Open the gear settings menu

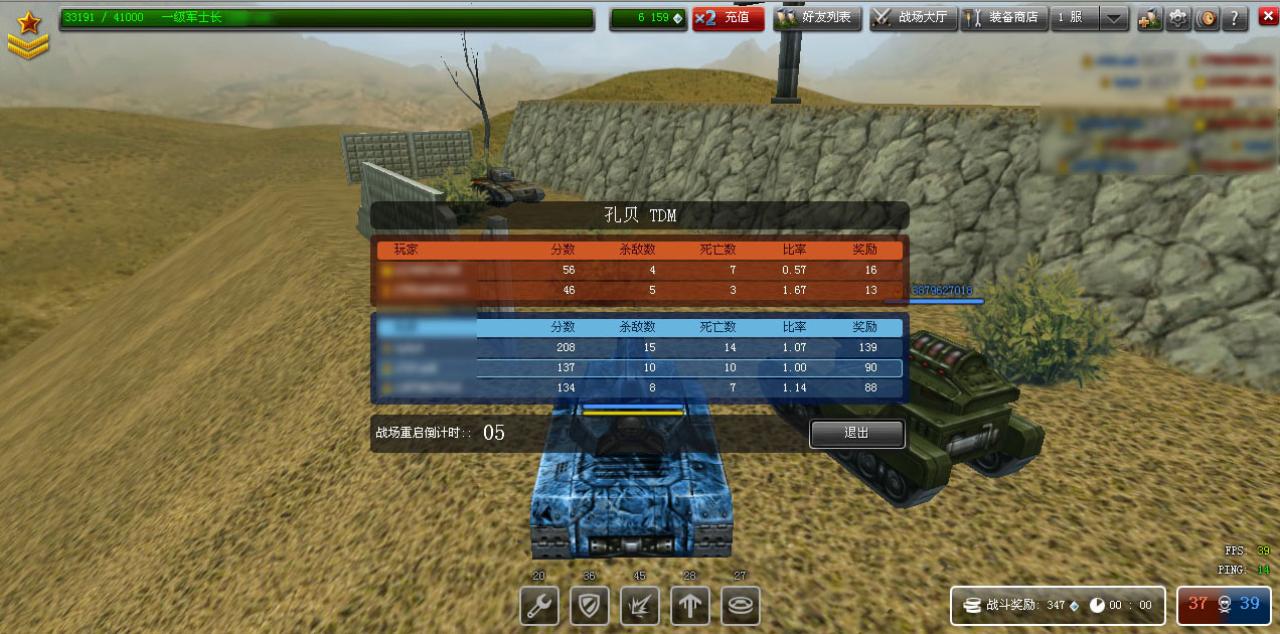[1178, 18]
